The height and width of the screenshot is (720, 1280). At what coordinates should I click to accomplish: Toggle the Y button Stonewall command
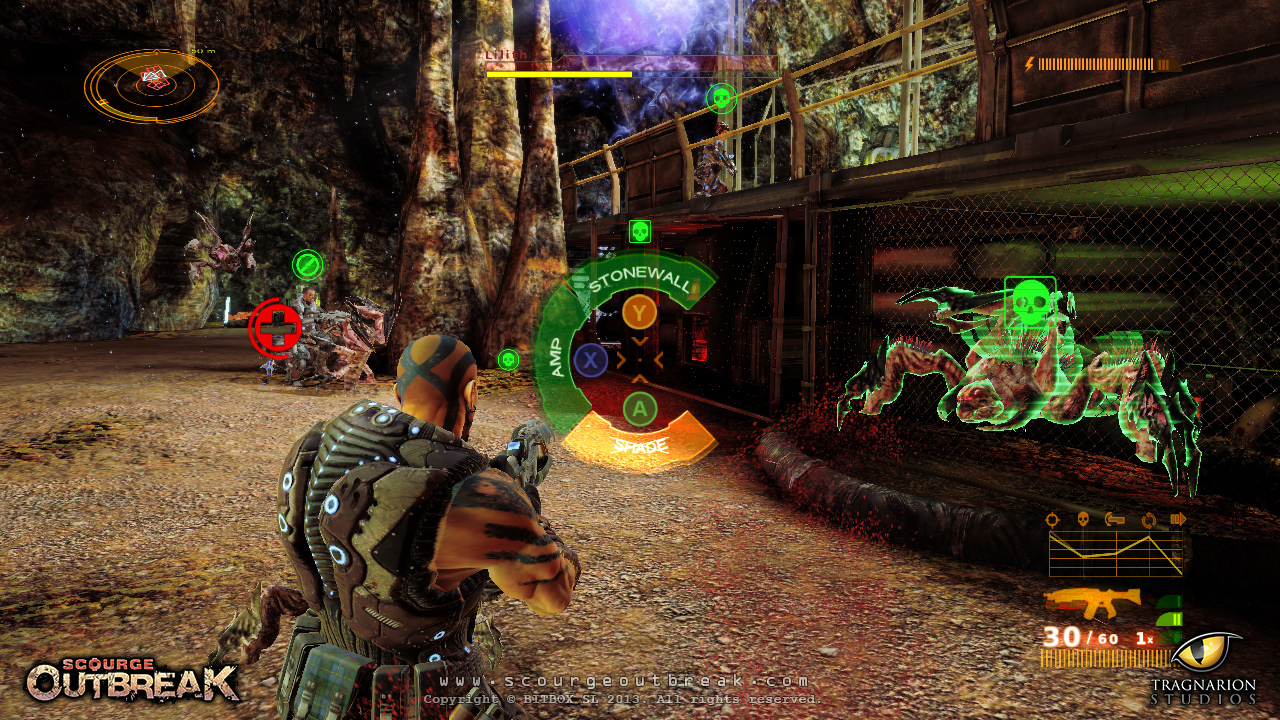[640, 312]
